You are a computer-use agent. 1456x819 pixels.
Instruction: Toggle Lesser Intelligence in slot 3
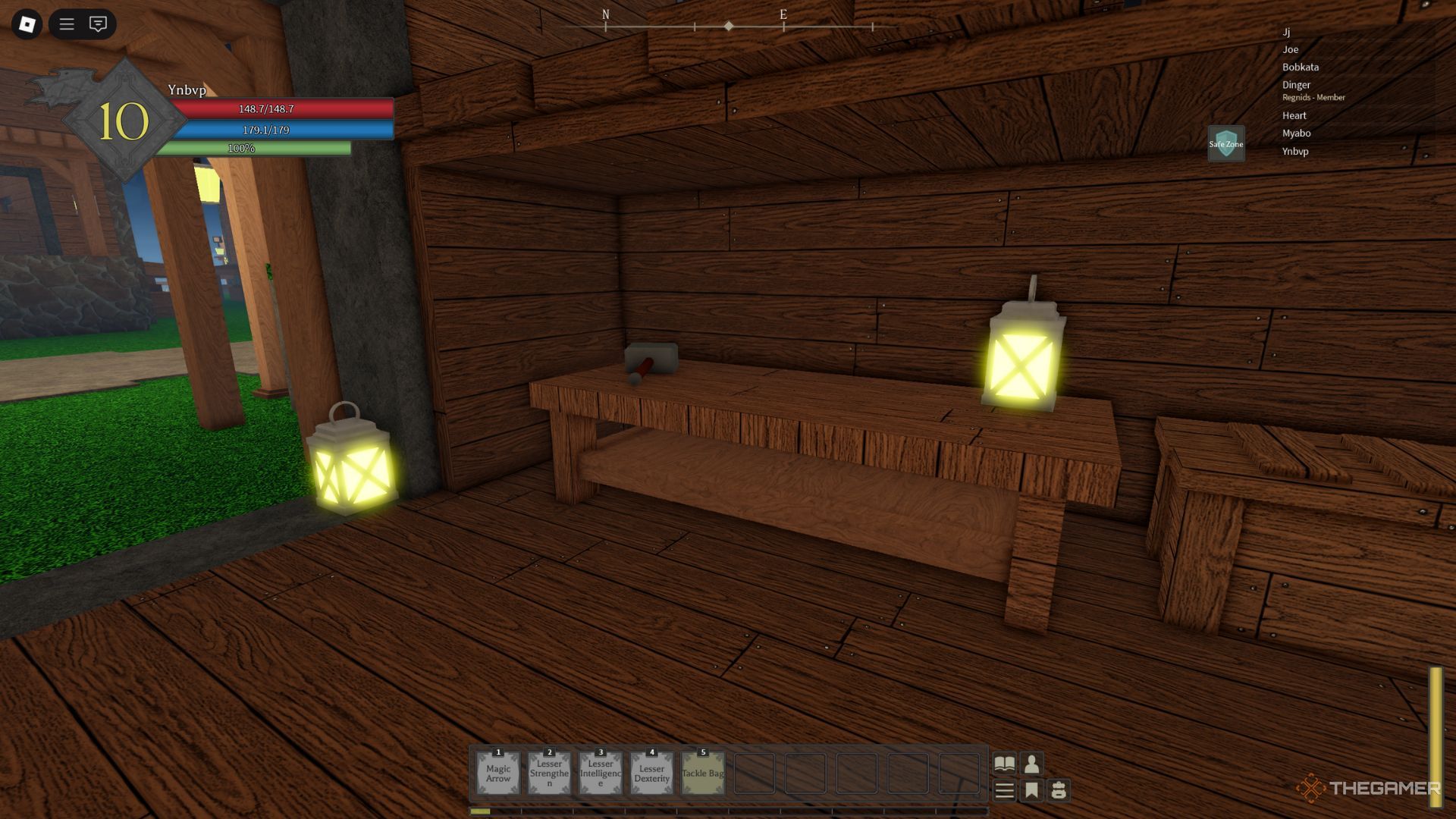600,773
